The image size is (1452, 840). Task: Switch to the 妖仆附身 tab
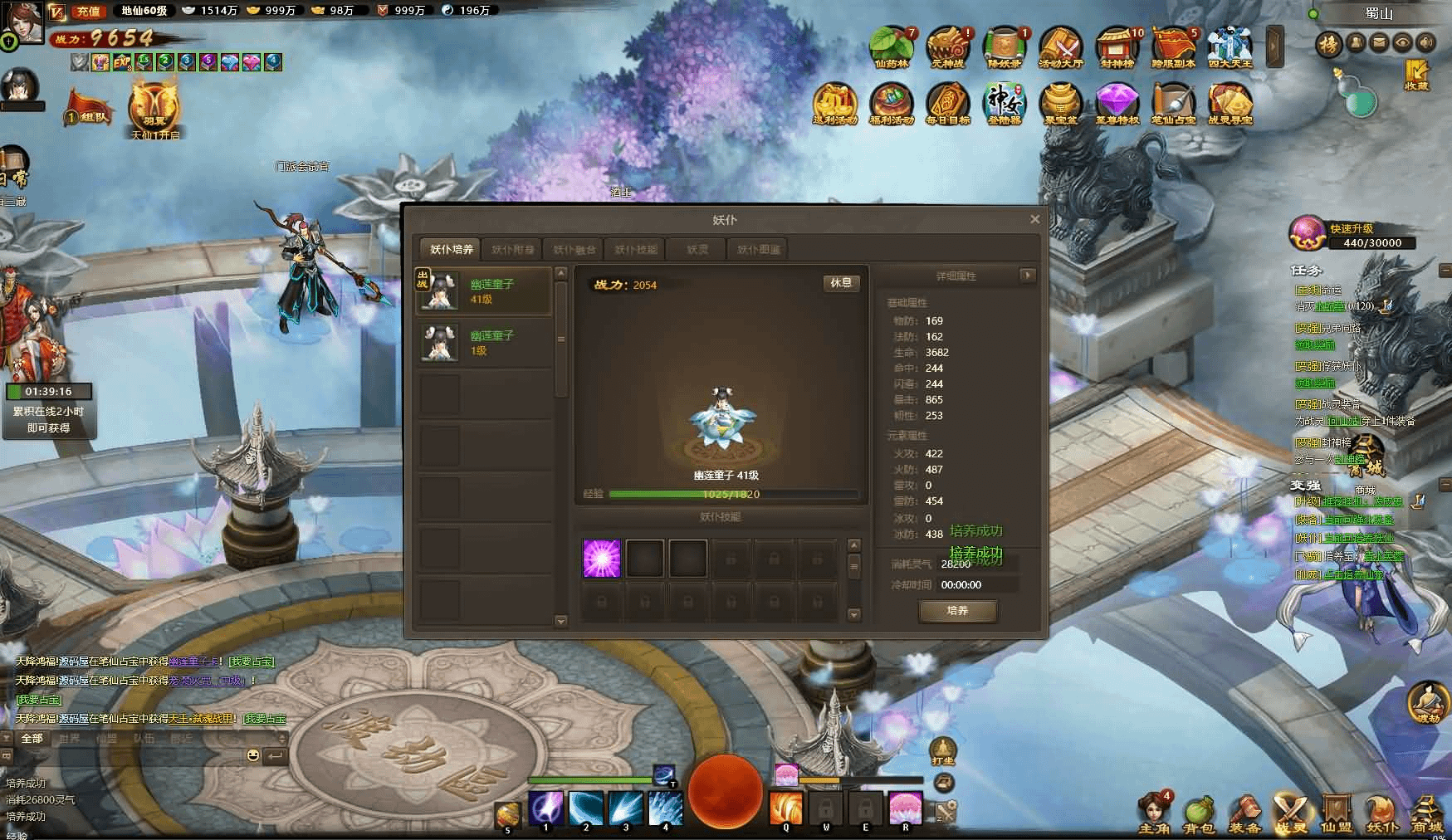513,249
